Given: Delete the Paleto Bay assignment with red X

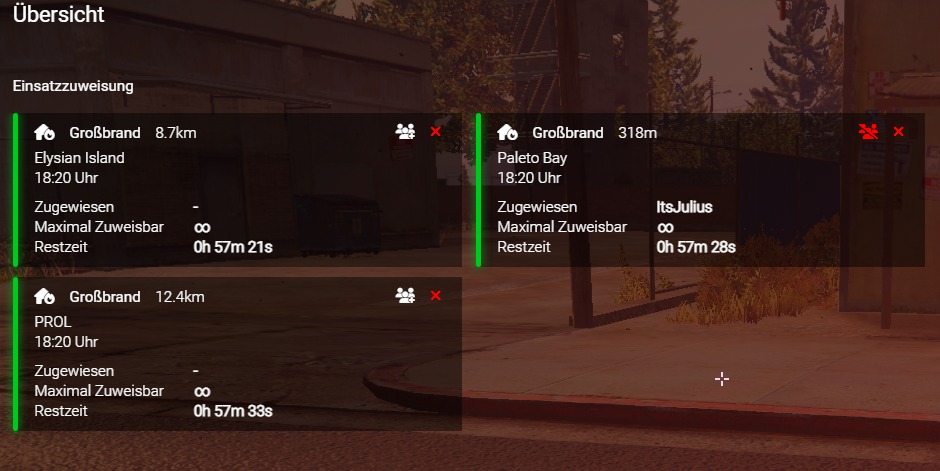Looking at the screenshot, I should click(x=898, y=132).
